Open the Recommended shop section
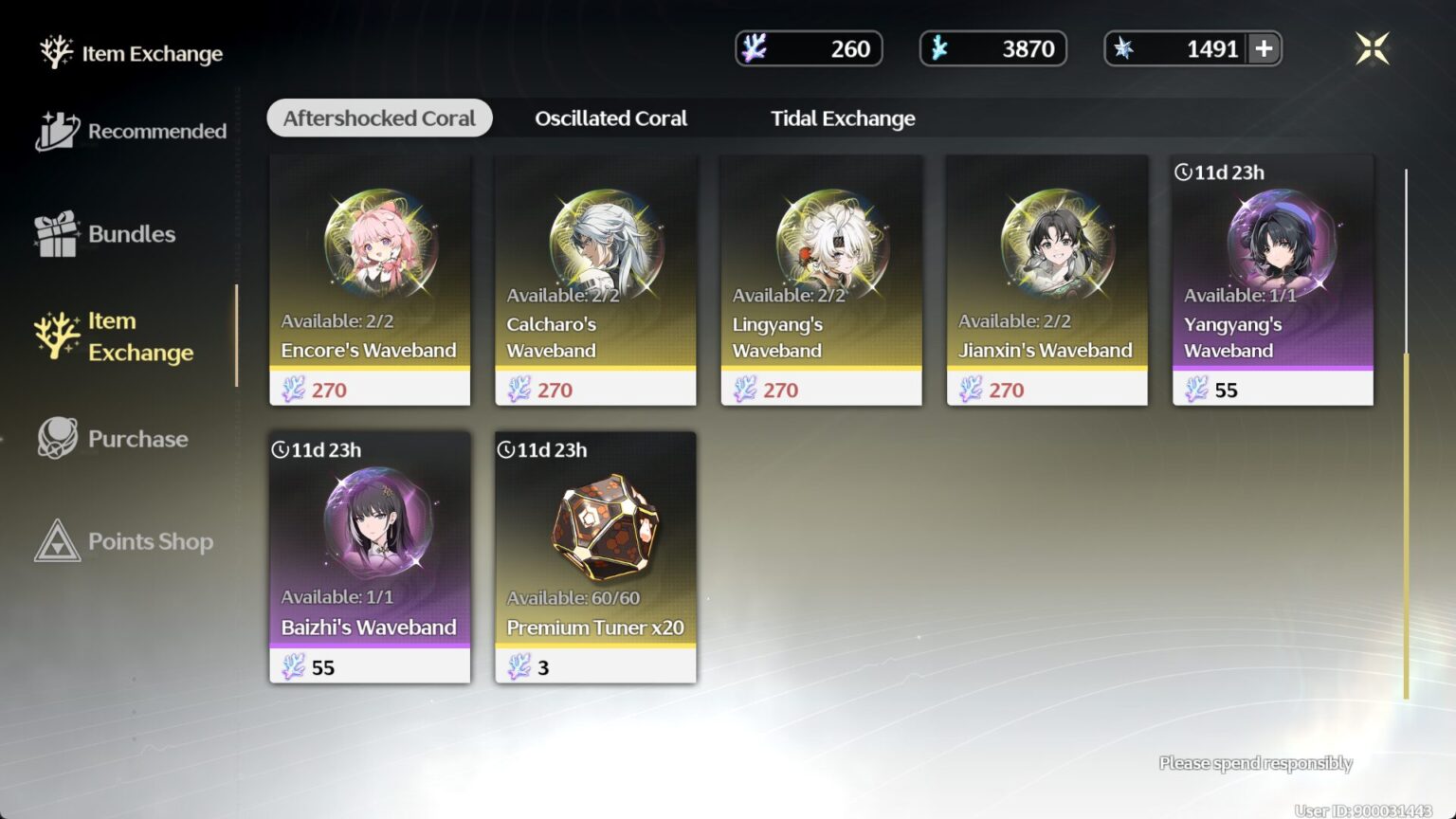This screenshot has width=1456, height=819. pos(133,131)
